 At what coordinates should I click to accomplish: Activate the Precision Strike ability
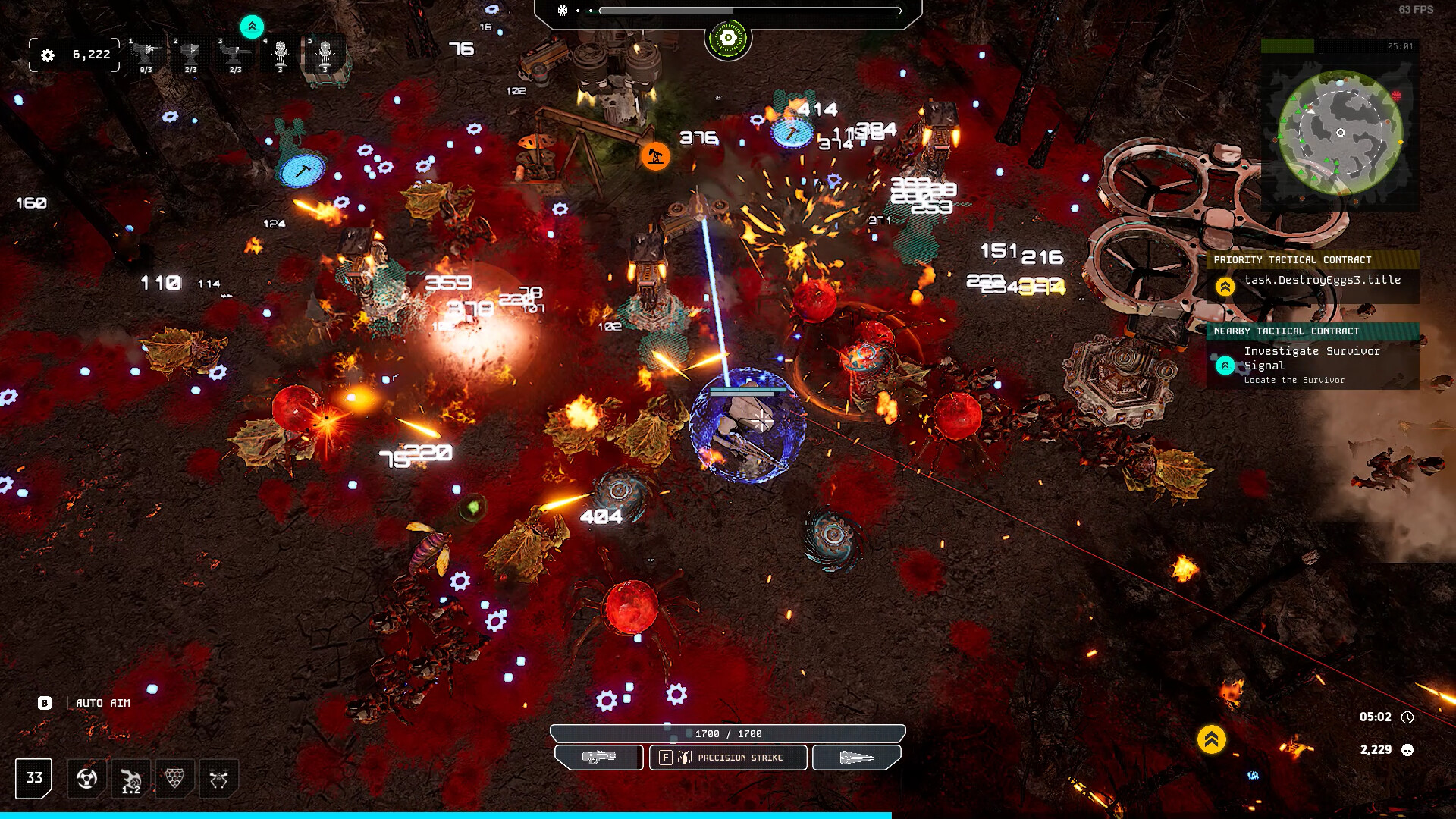point(728,758)
